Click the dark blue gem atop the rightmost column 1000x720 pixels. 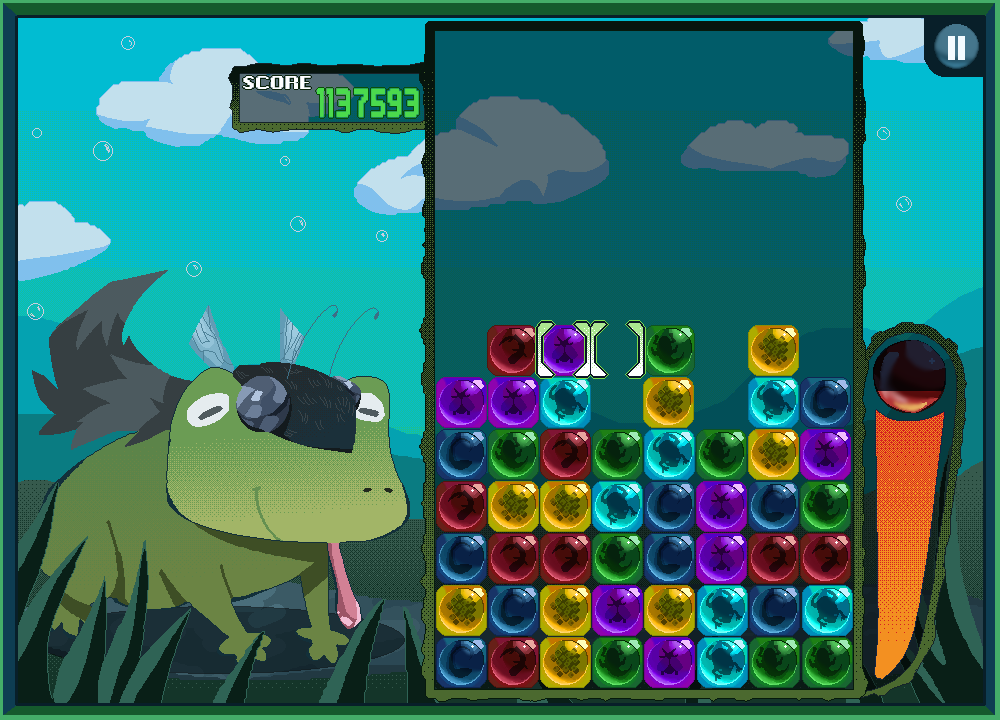(825, 402)
